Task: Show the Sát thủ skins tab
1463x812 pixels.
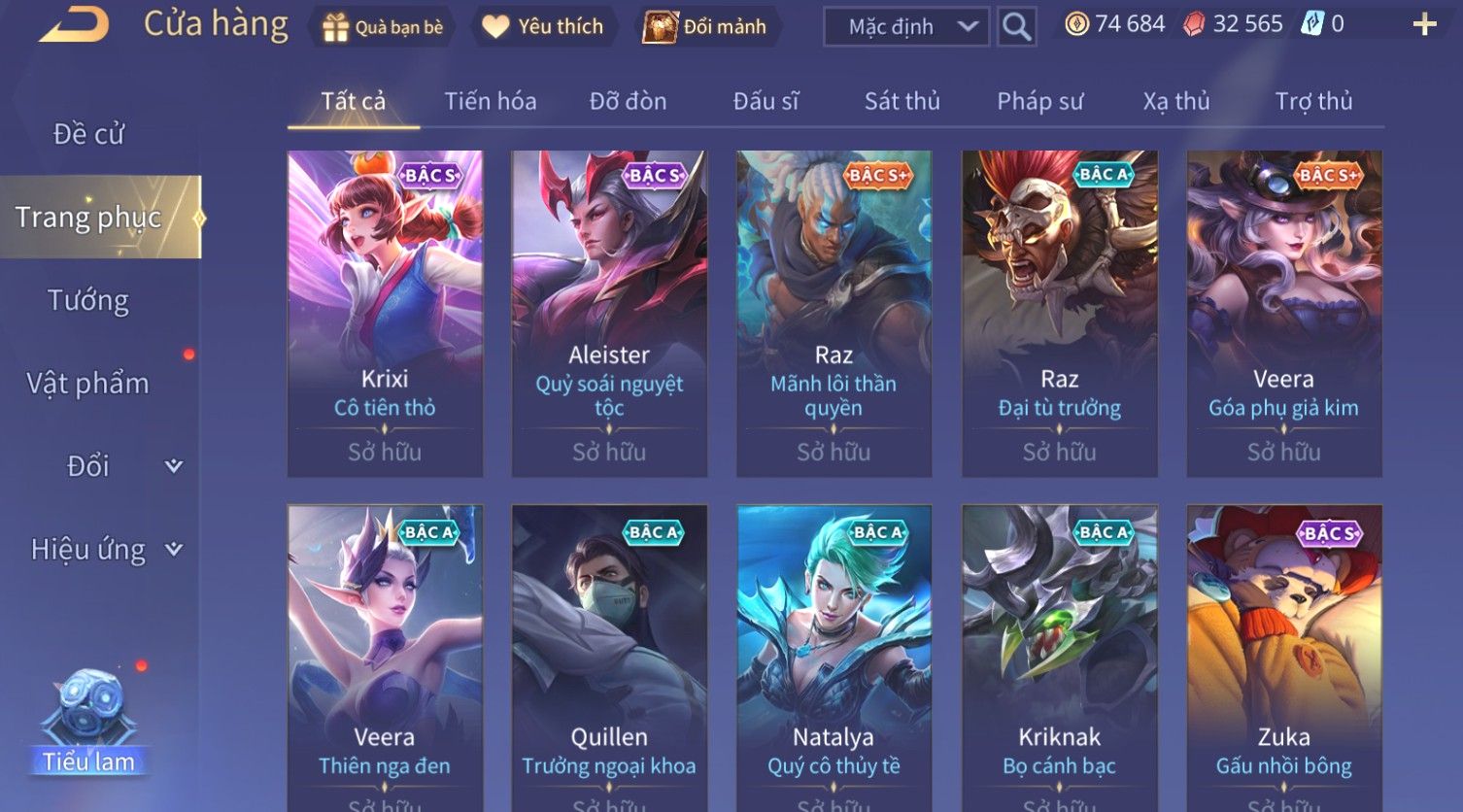Action: tap(902, 101)
